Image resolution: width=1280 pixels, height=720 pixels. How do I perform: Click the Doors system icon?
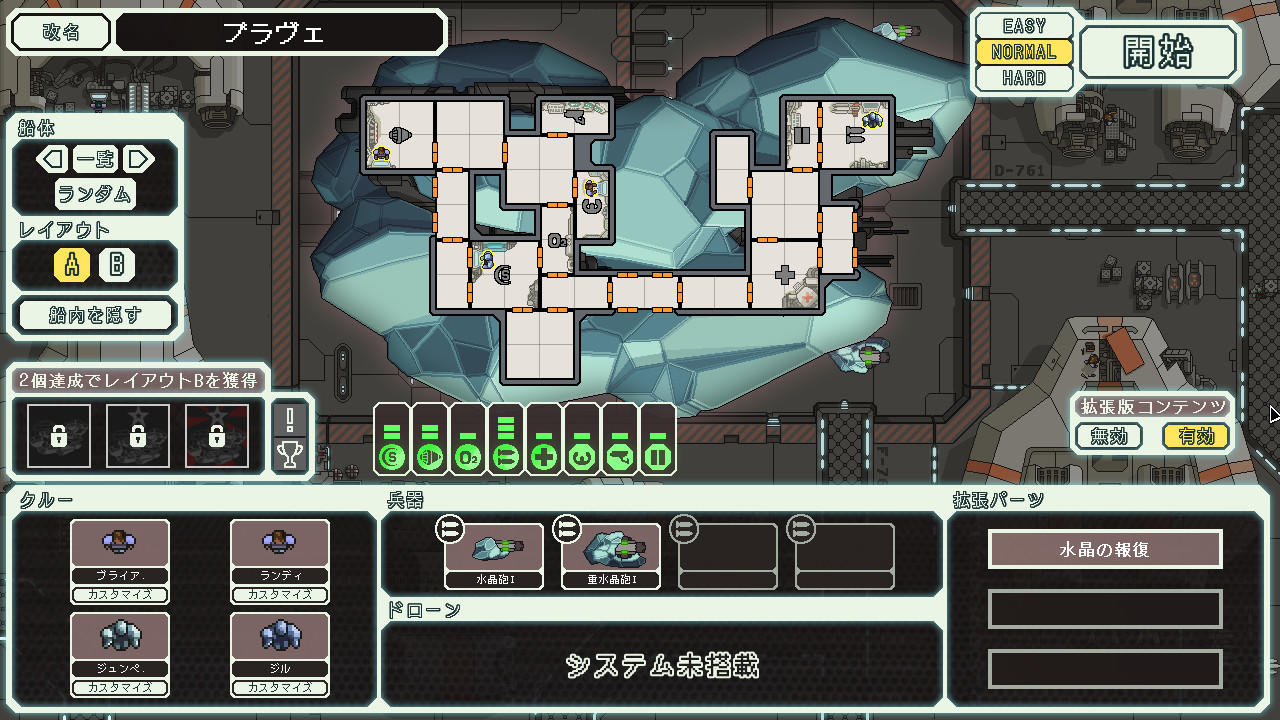point(659,455)
